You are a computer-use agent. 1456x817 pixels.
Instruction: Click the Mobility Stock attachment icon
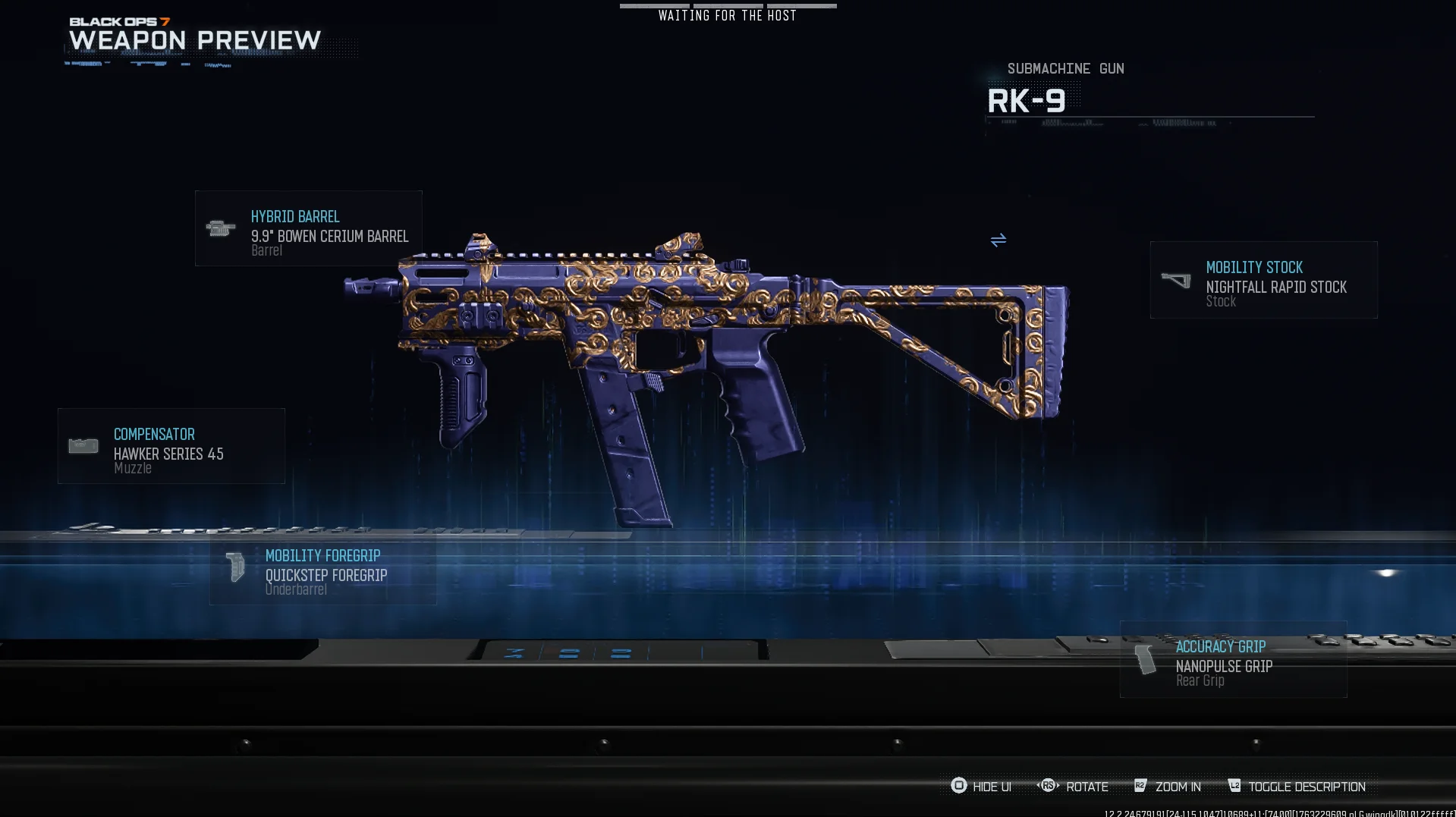(1177, 279)
